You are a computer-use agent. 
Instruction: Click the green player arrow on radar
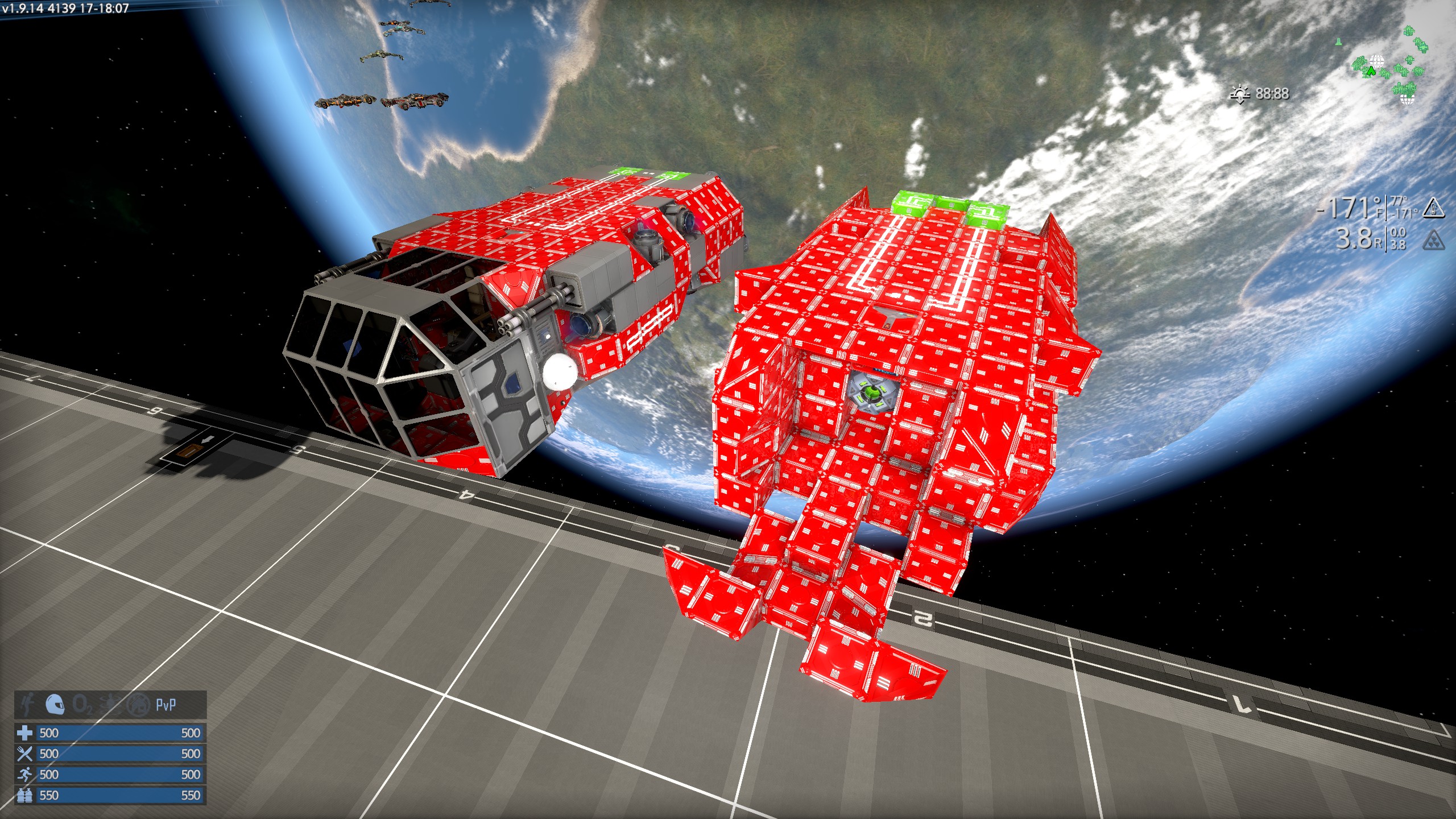tap(1371, 72)
